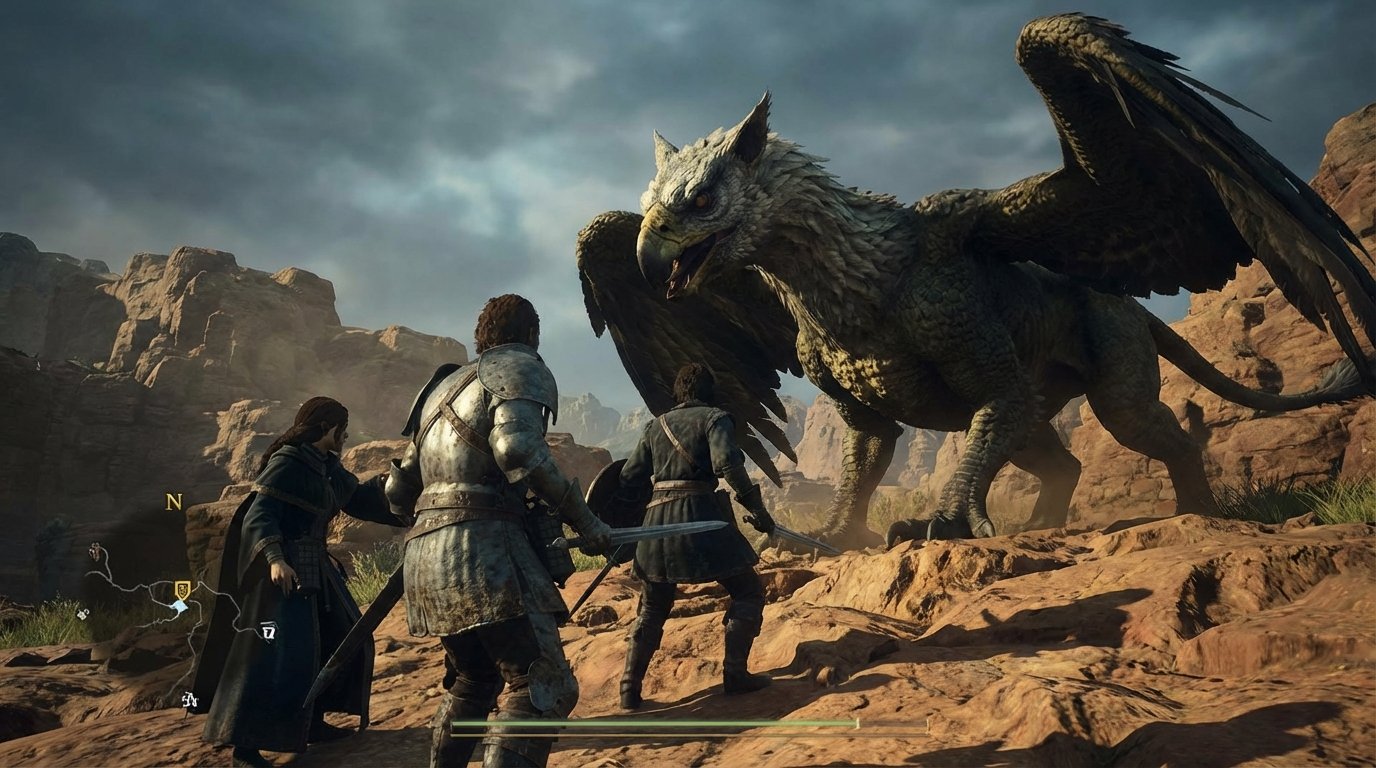1376x768 pixels.
Task: Click the blue player location diamond on minimap
Action: point(180,606)
